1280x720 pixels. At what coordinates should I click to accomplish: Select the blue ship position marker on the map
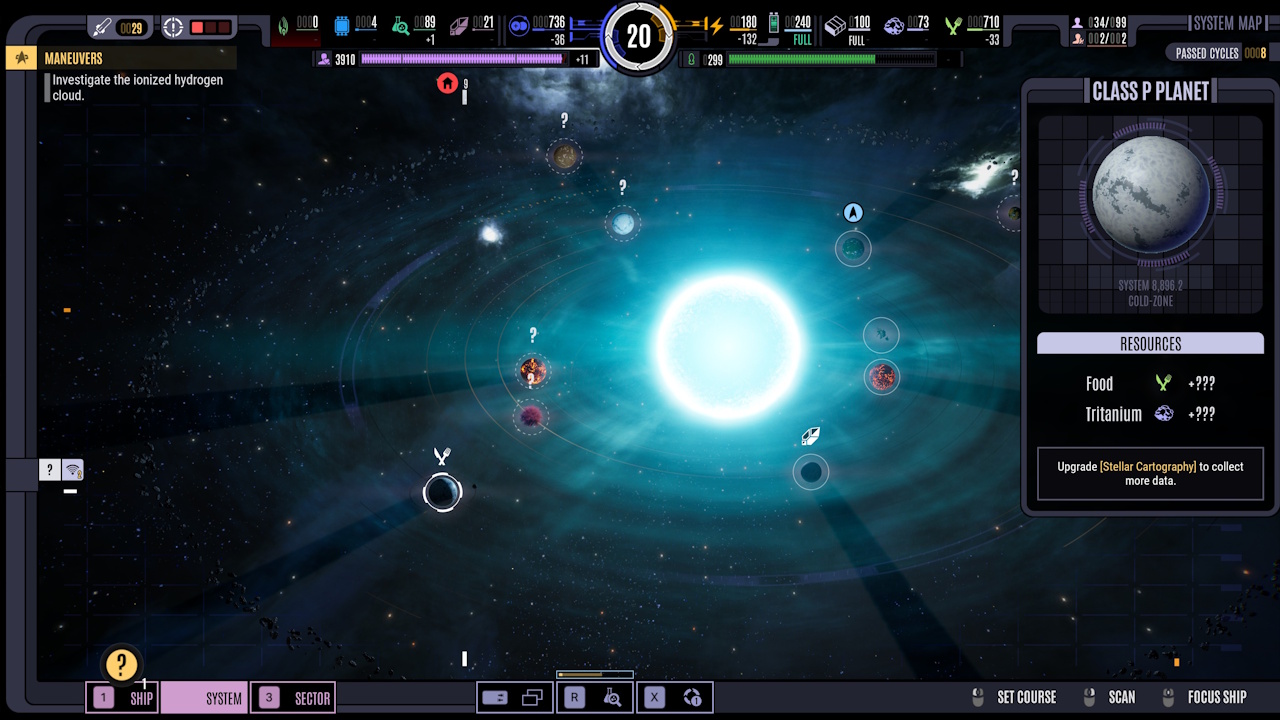tap(853, 212)
